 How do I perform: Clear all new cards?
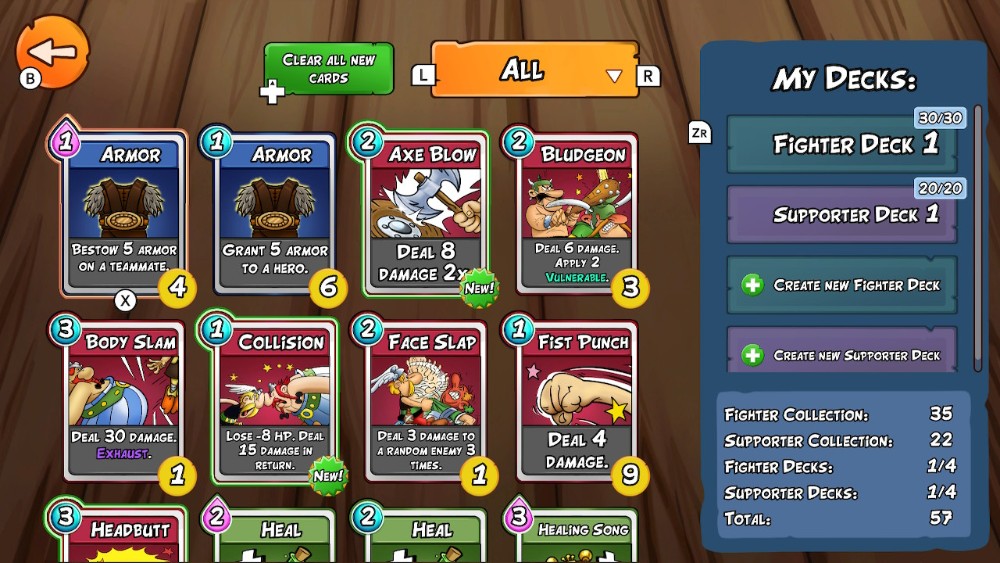[329, 69]
